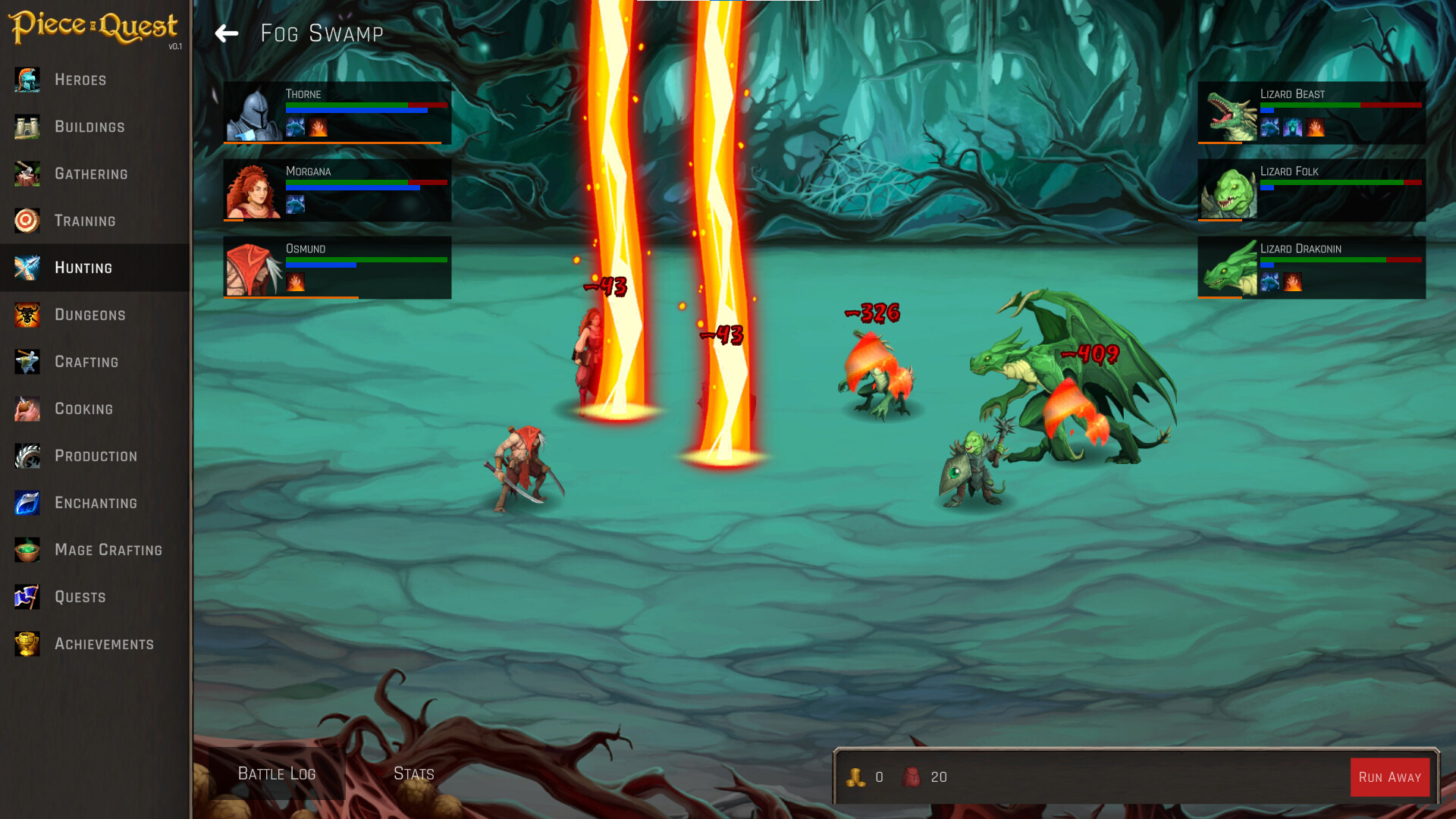Select the Hunting menu entry
The height and width of the screenshot is (819, 1456).
coord(83,268)
